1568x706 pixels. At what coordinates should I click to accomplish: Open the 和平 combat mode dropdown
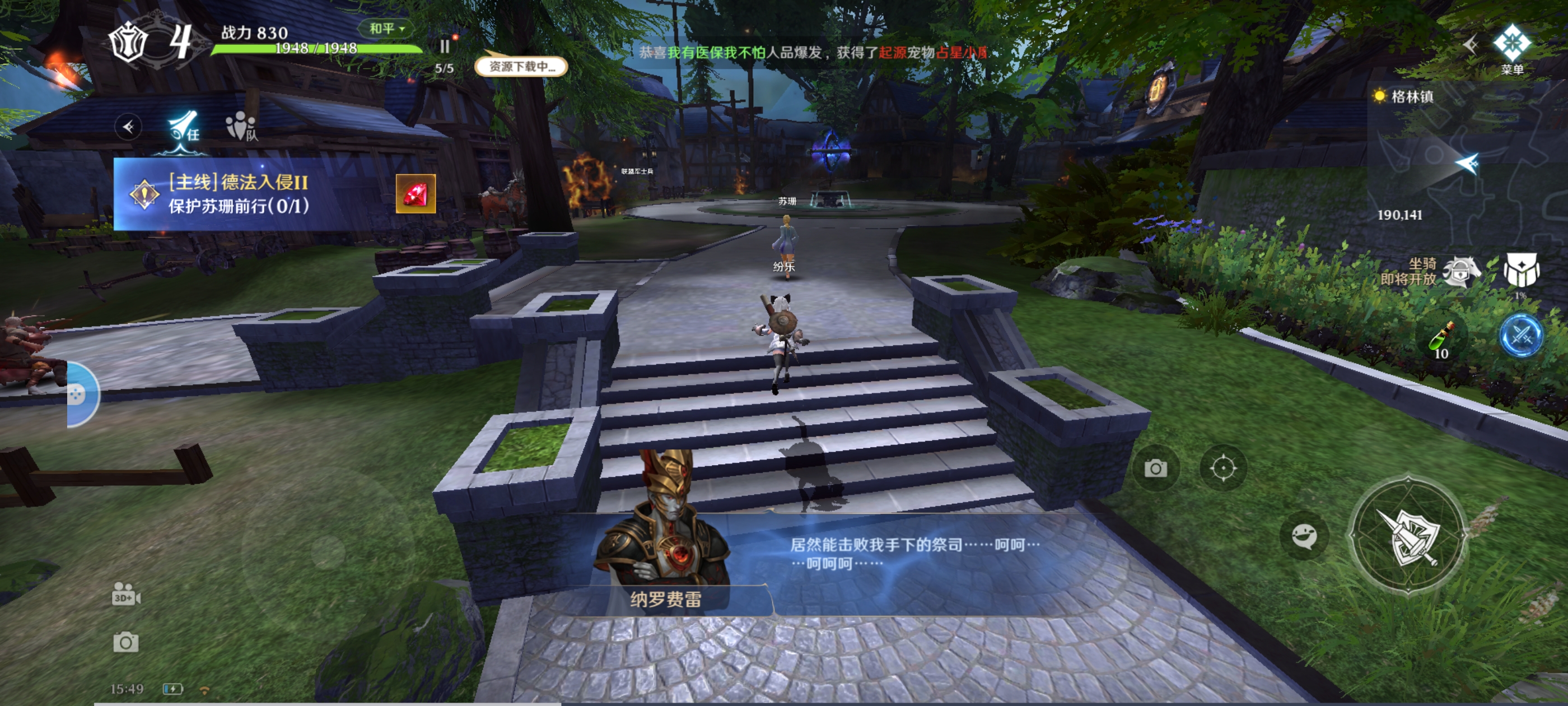pos(386,29)
